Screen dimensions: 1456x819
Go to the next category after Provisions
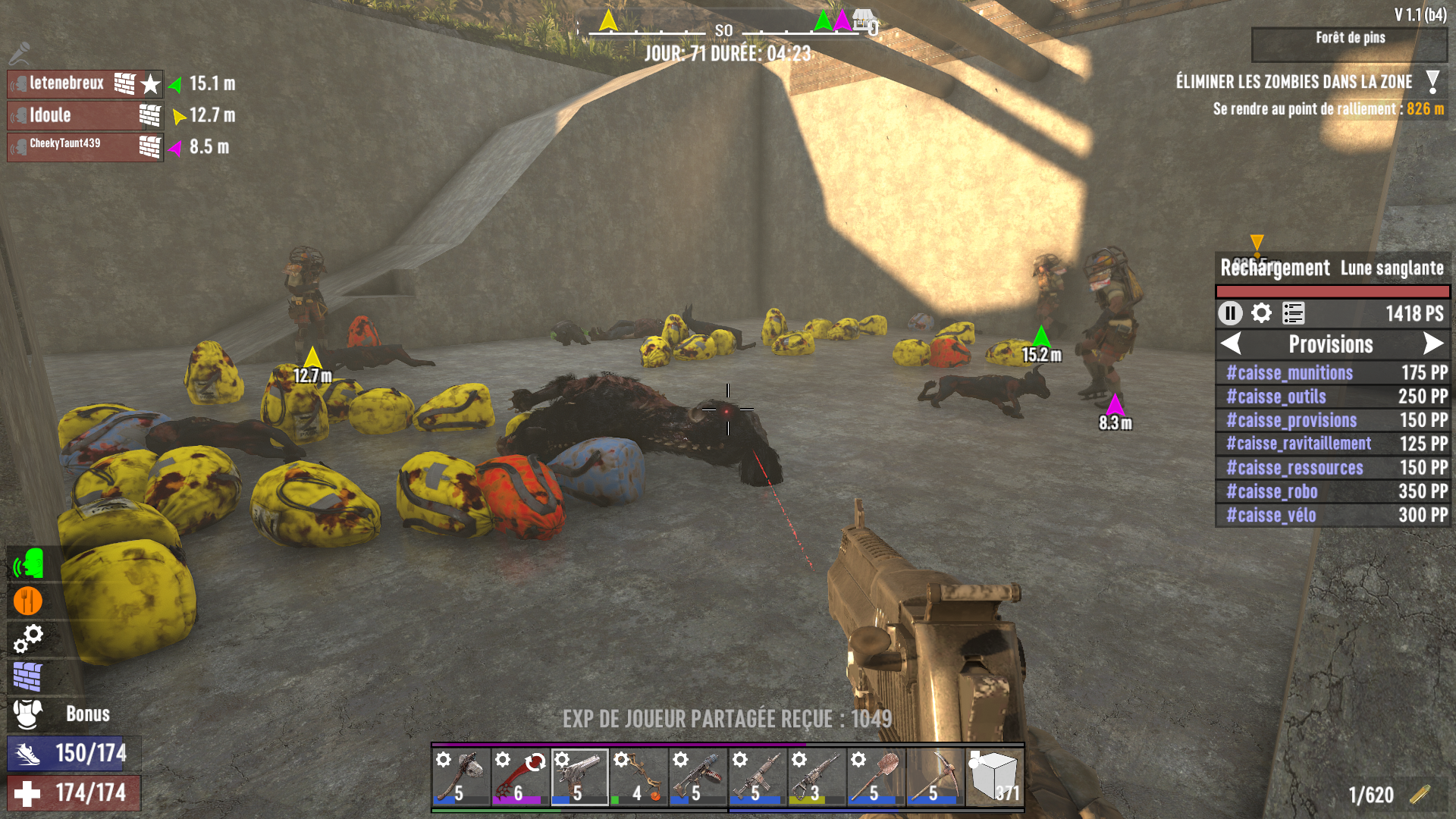click(1432, 344)
